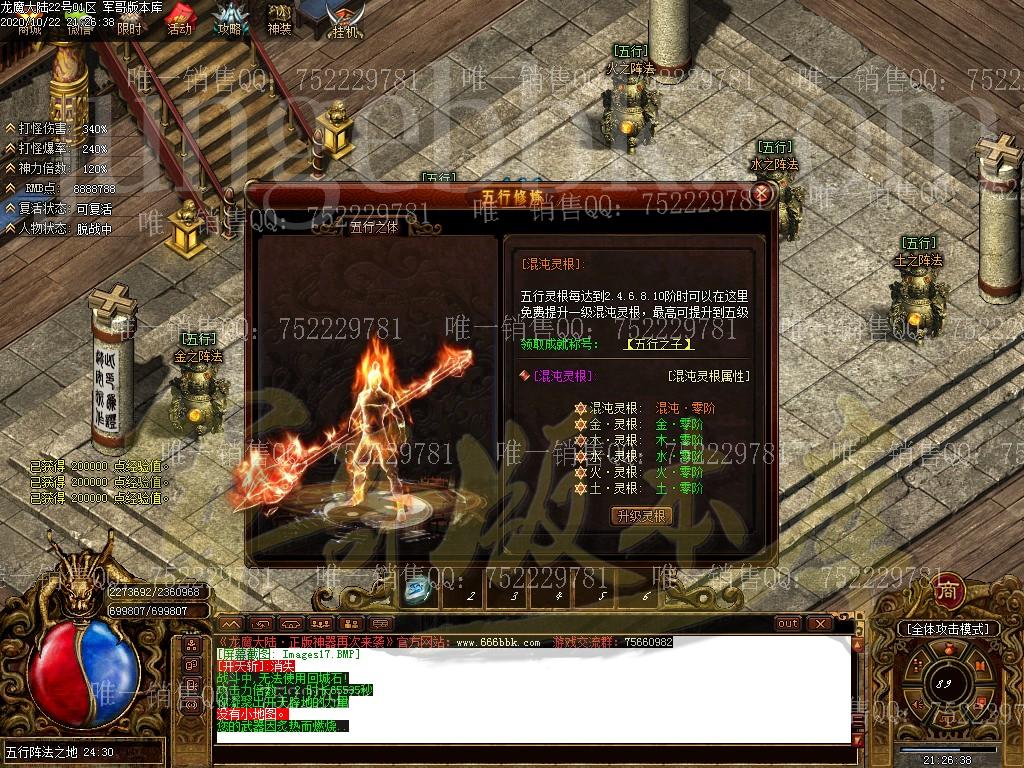Click the 升级灵根 upgrade button

coord(641,516)
